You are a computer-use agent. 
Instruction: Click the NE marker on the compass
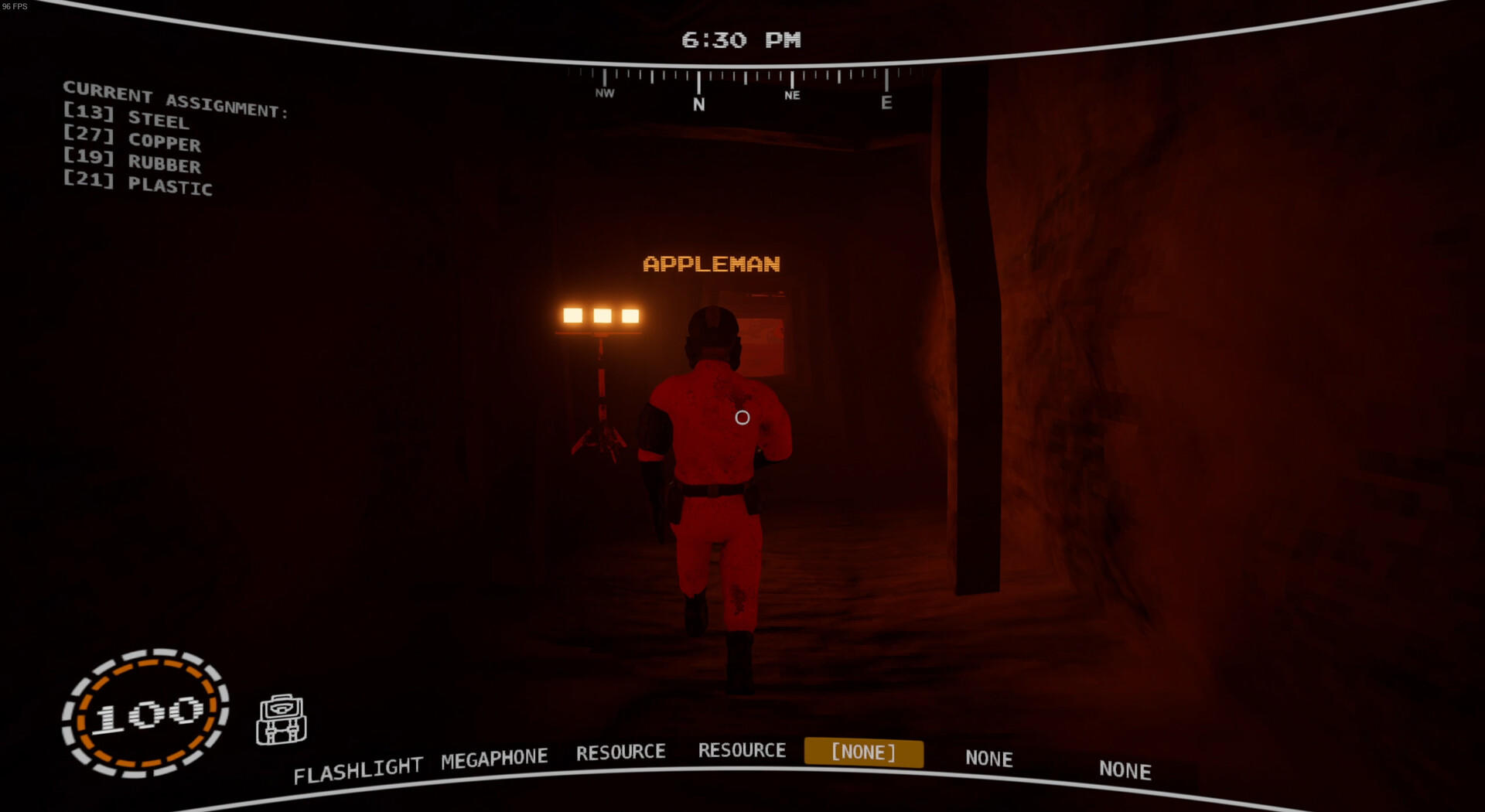click(790, 95)
